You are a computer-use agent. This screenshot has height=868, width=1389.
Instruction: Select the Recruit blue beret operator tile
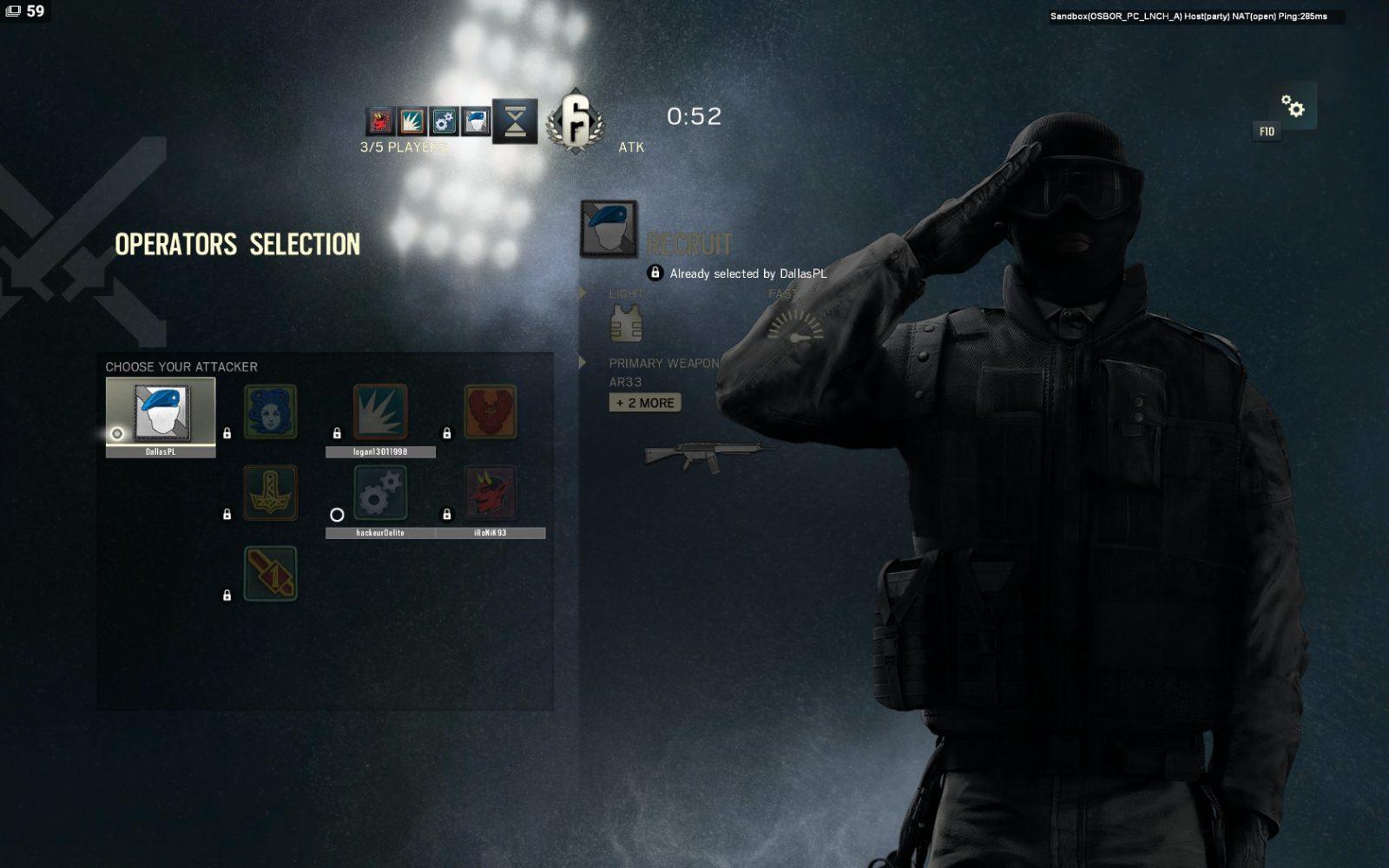tap(161, 412)
